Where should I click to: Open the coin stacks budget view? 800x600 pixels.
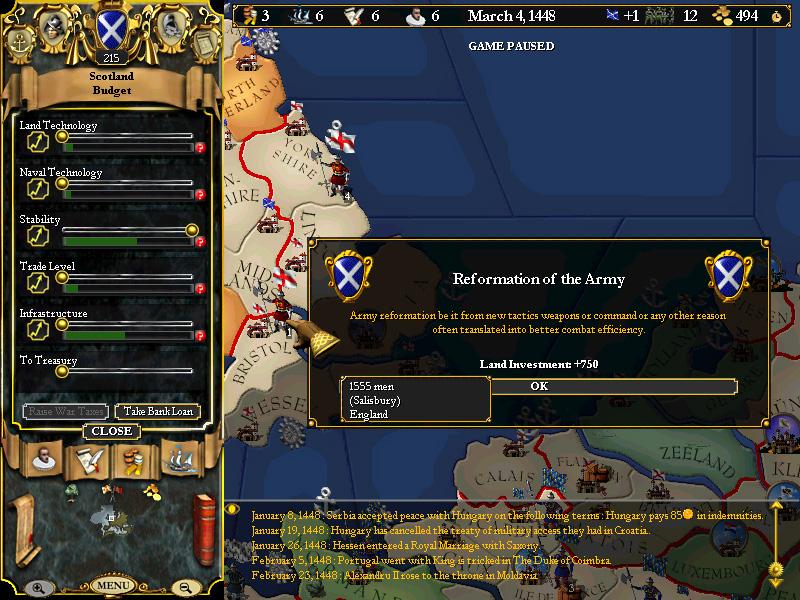pyautogui.click(x=133, y=460)
